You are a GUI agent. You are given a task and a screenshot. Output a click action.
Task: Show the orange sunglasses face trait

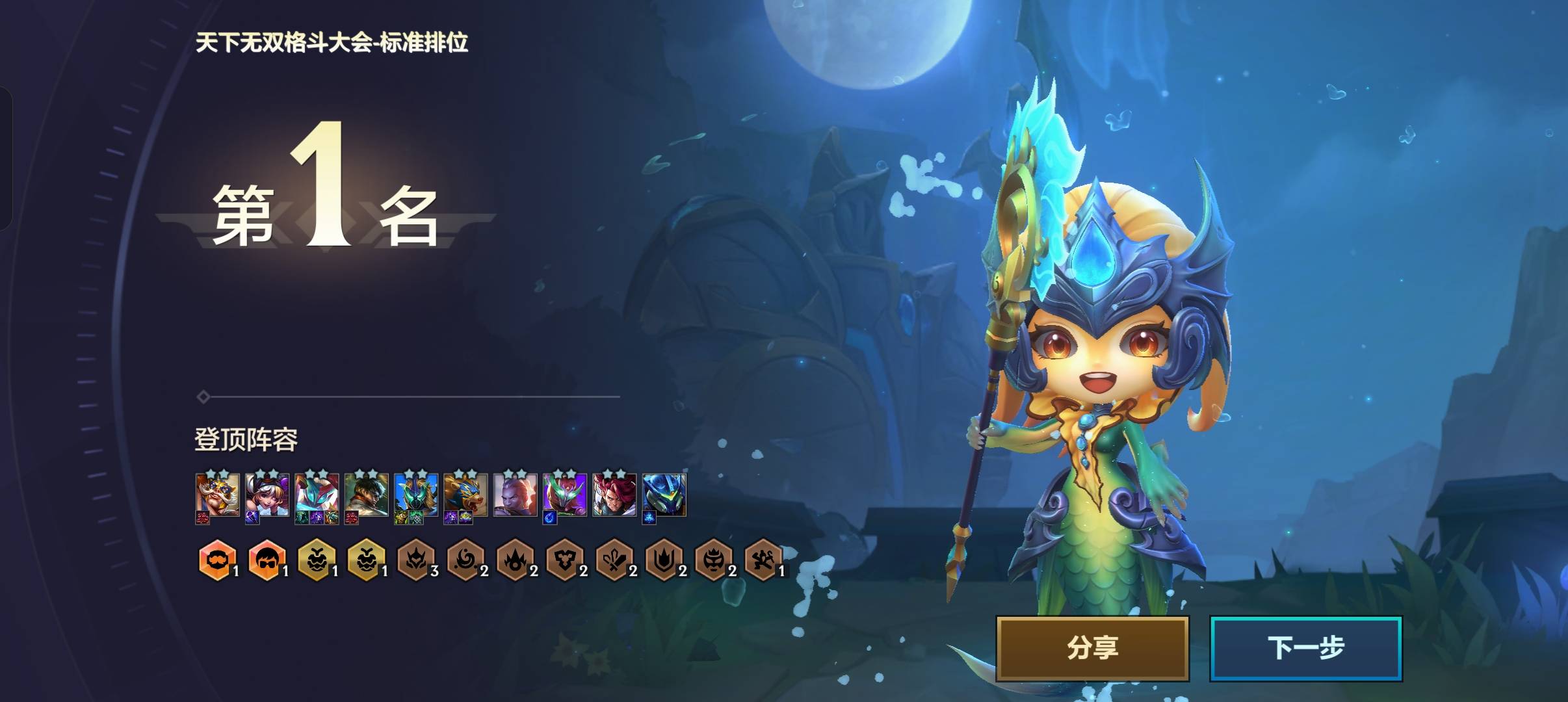tap(267, 559)
